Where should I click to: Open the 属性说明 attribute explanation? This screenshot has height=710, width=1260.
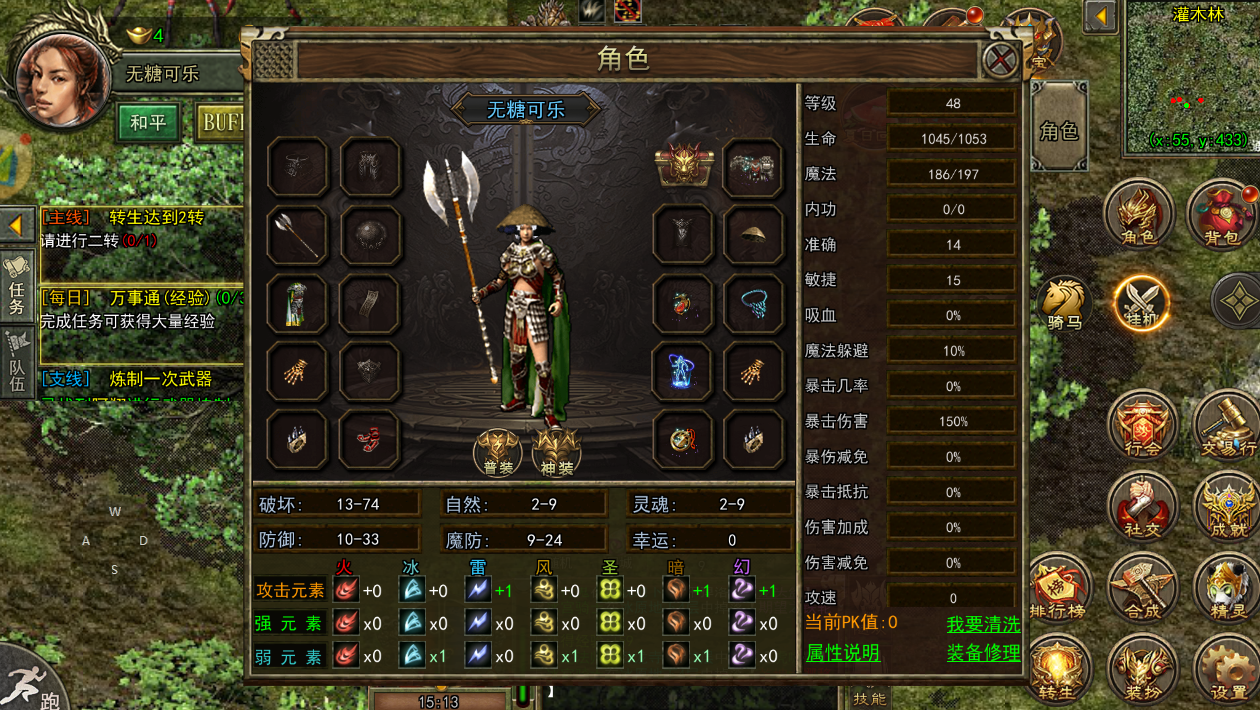[x=843, y=653]
